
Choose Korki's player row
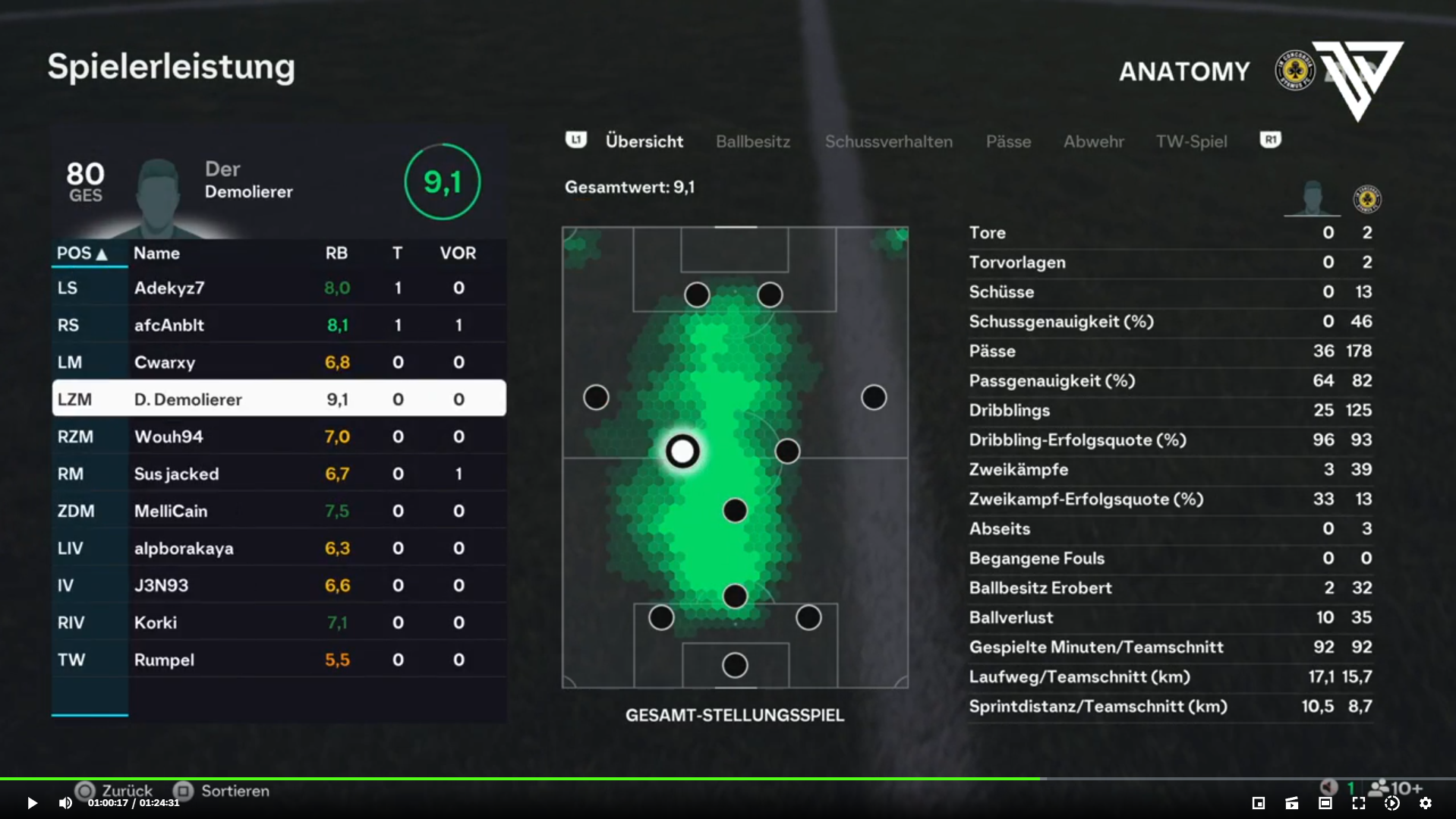click(279, 623)
